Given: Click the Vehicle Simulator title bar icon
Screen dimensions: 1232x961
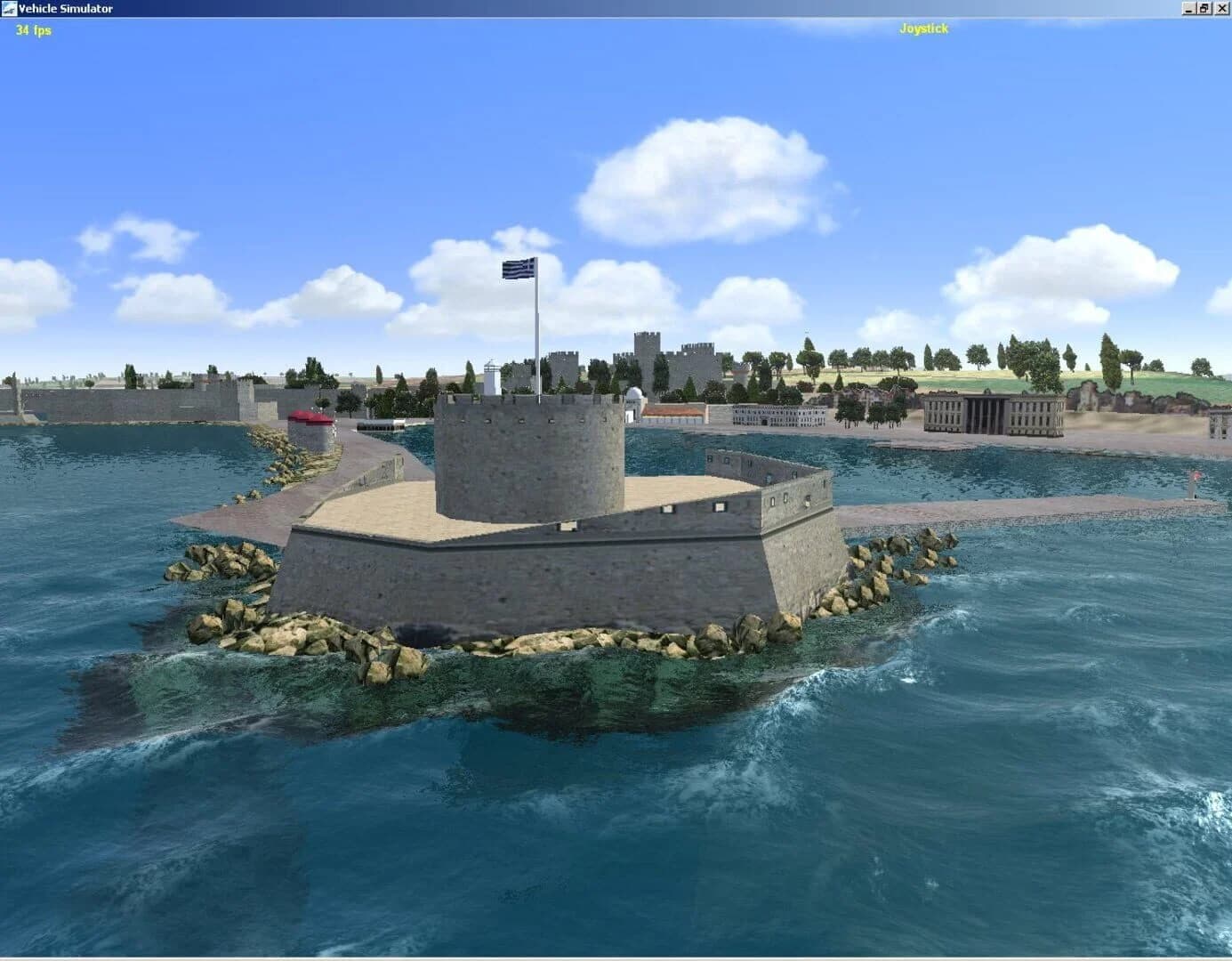Looking at the screenshot, I should (9, 7).
